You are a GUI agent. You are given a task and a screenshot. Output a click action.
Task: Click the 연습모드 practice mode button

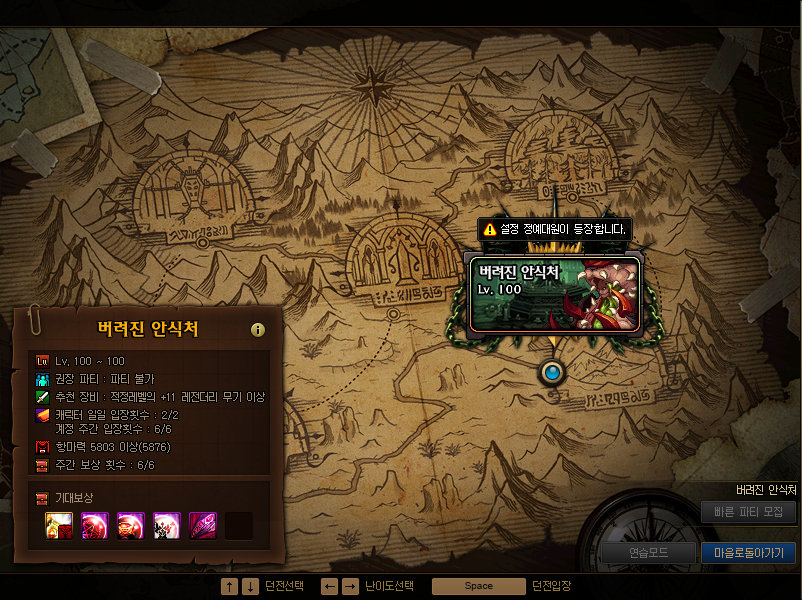pos(648,552)
